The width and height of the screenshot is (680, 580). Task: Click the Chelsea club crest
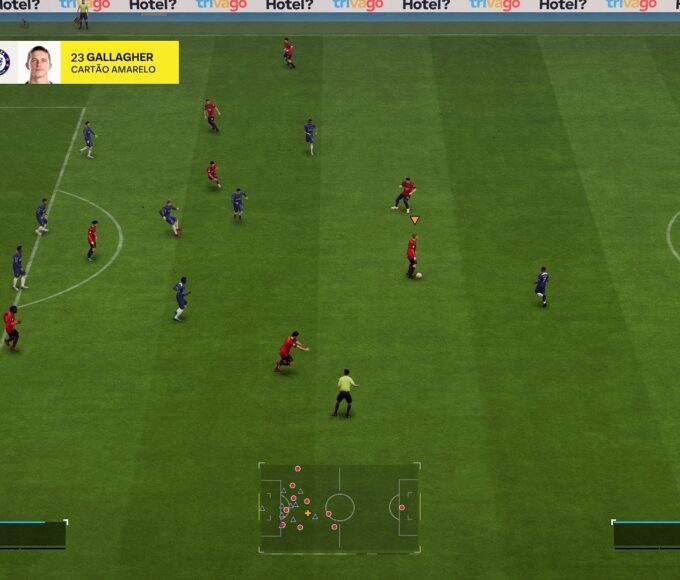point(5,62)
